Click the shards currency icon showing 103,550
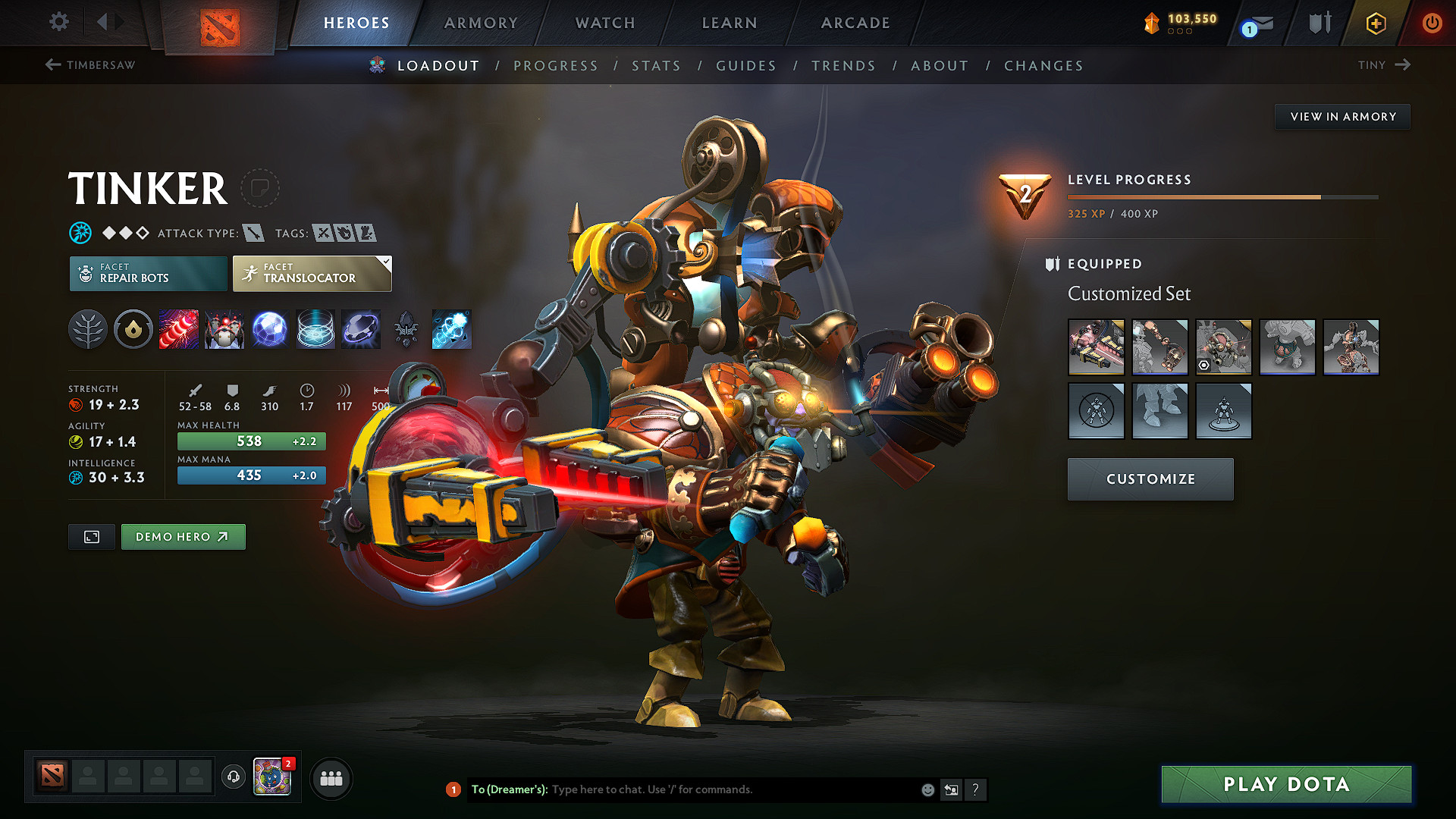 point(1152,23)
